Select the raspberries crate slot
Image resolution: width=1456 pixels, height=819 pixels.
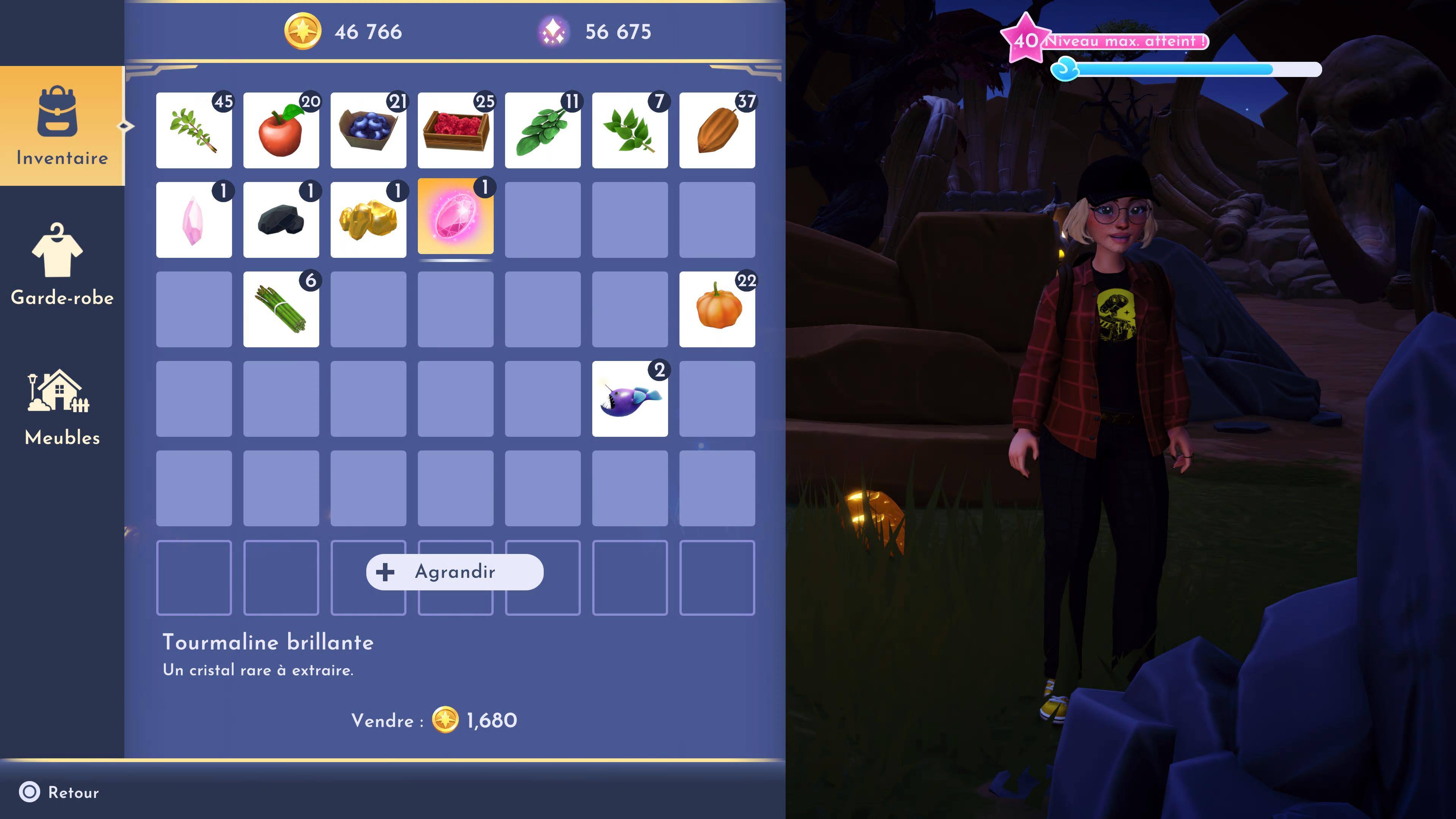(x=455, y=130)
